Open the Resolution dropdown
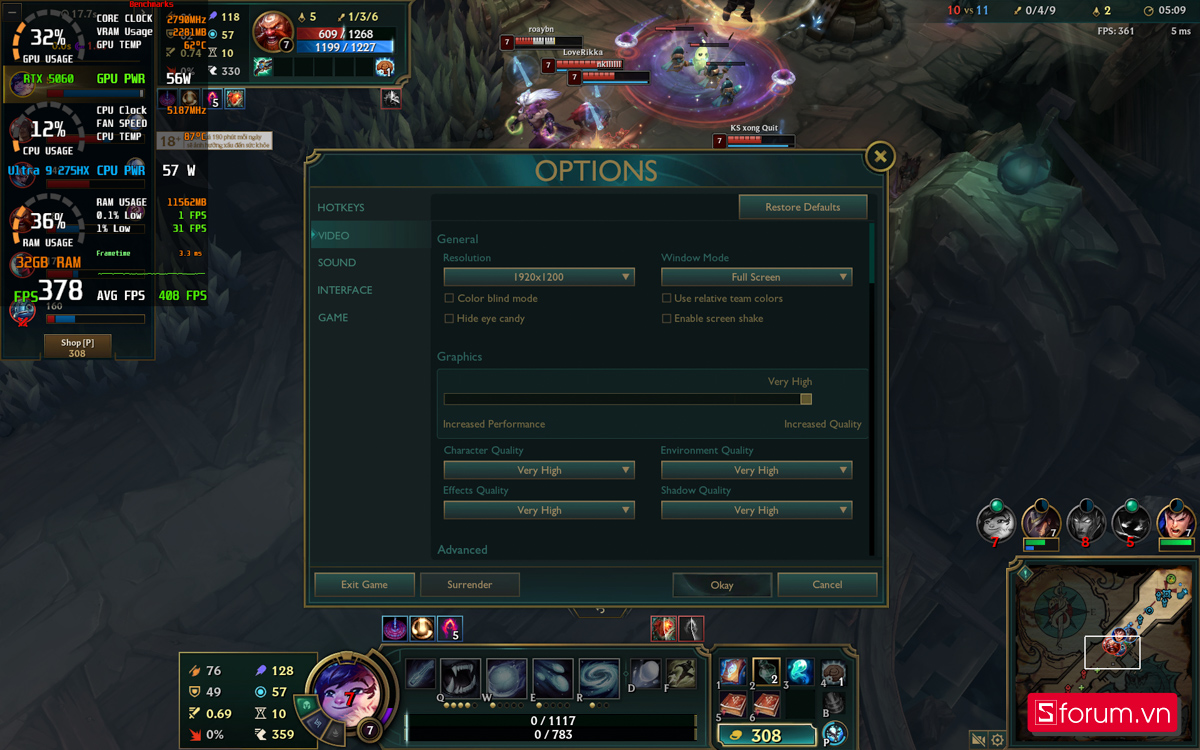This screenshot has height=750, width=1200. 539,277
